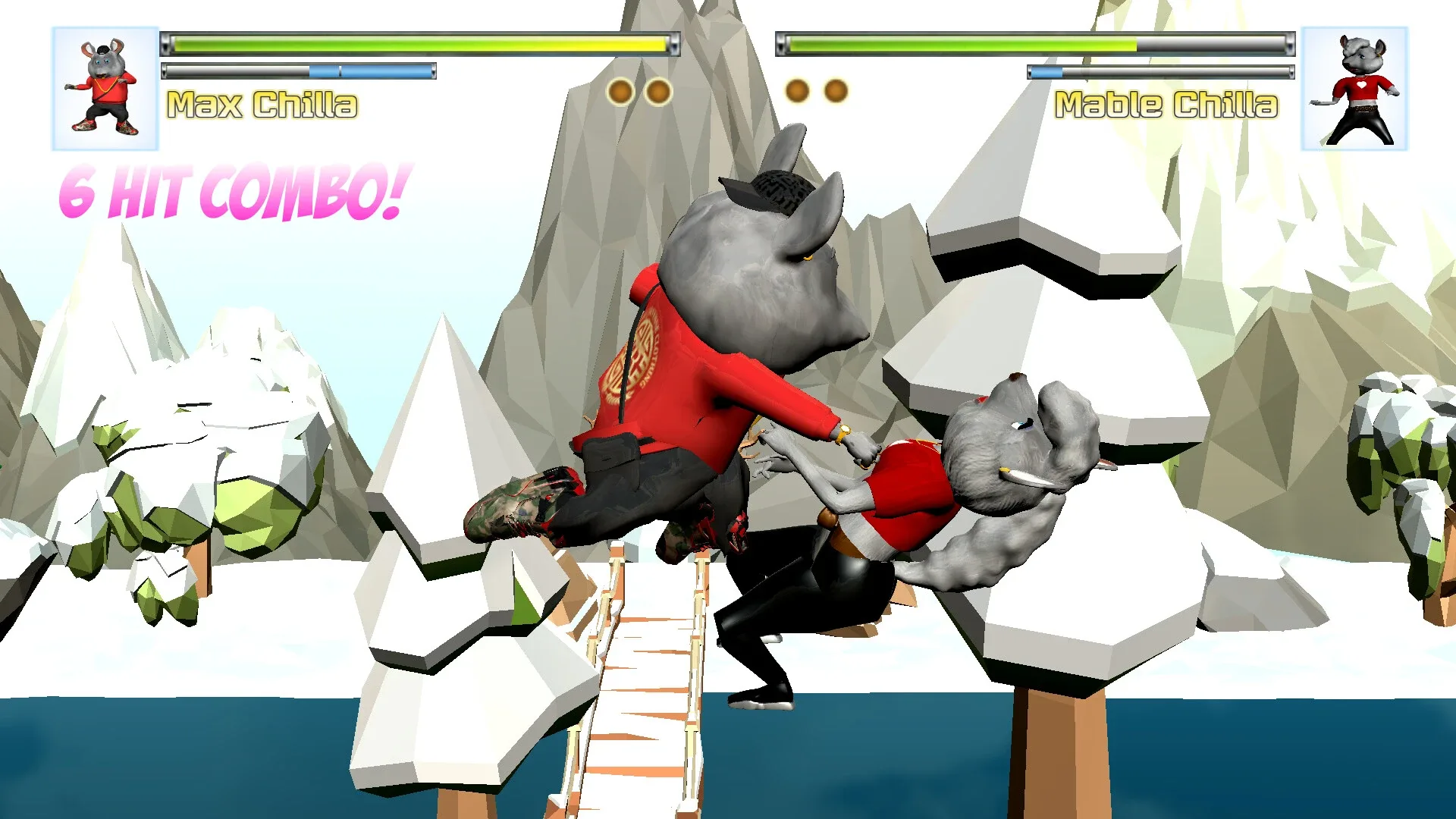Click the second round indicator dot on the left
The height and width of the screenshot is (819, 1456).
pyautogui.click(x=657, y=89)
